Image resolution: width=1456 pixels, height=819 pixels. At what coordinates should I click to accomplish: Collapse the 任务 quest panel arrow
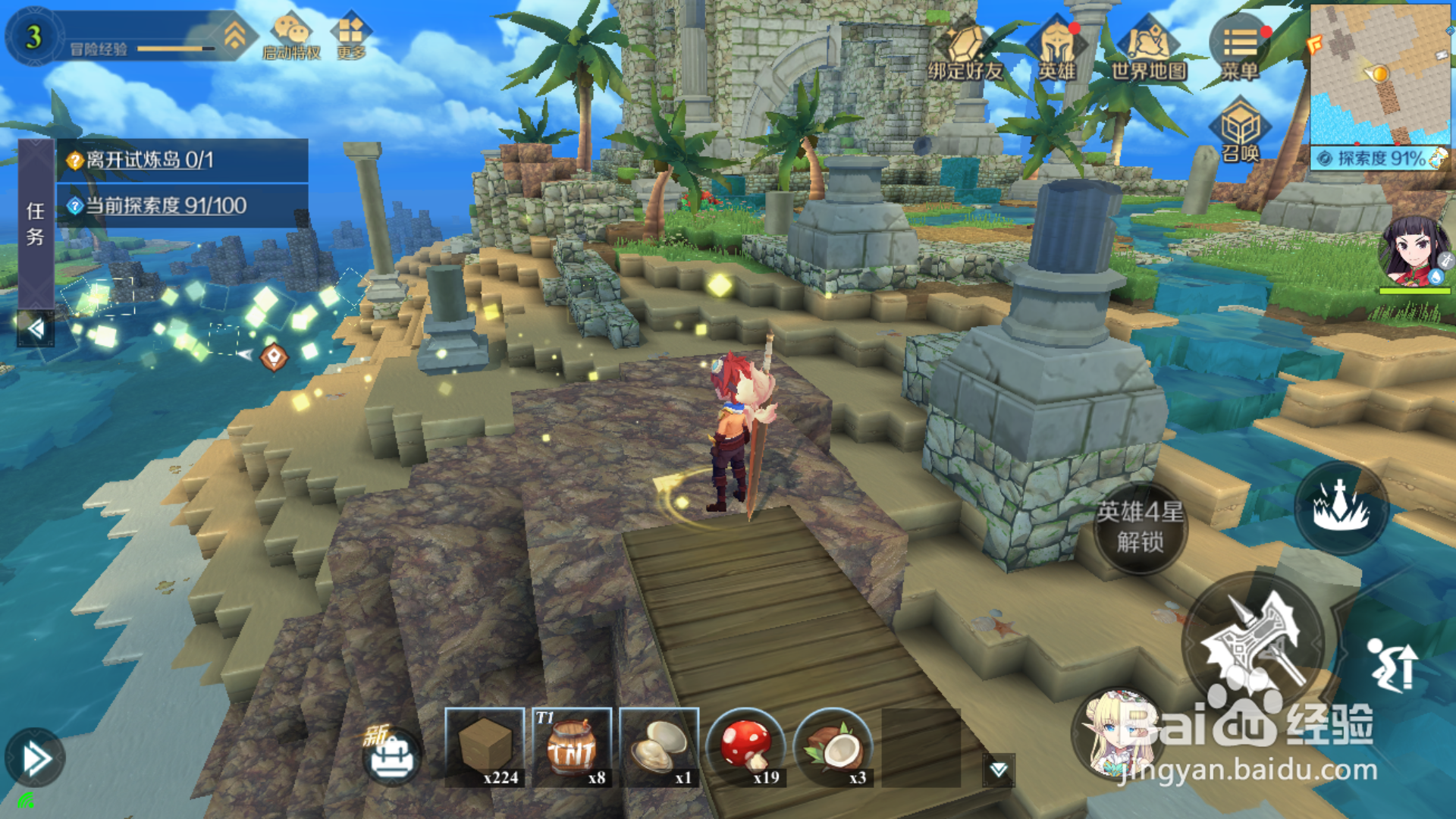tap(36, 328)
